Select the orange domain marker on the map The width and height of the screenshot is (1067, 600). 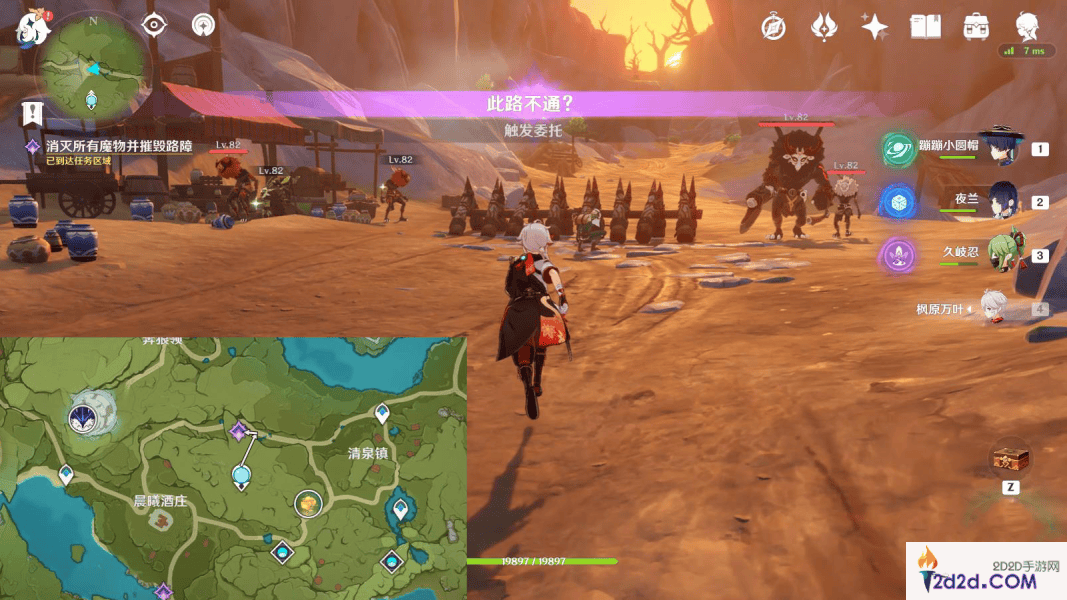click(x=310, y=504)
